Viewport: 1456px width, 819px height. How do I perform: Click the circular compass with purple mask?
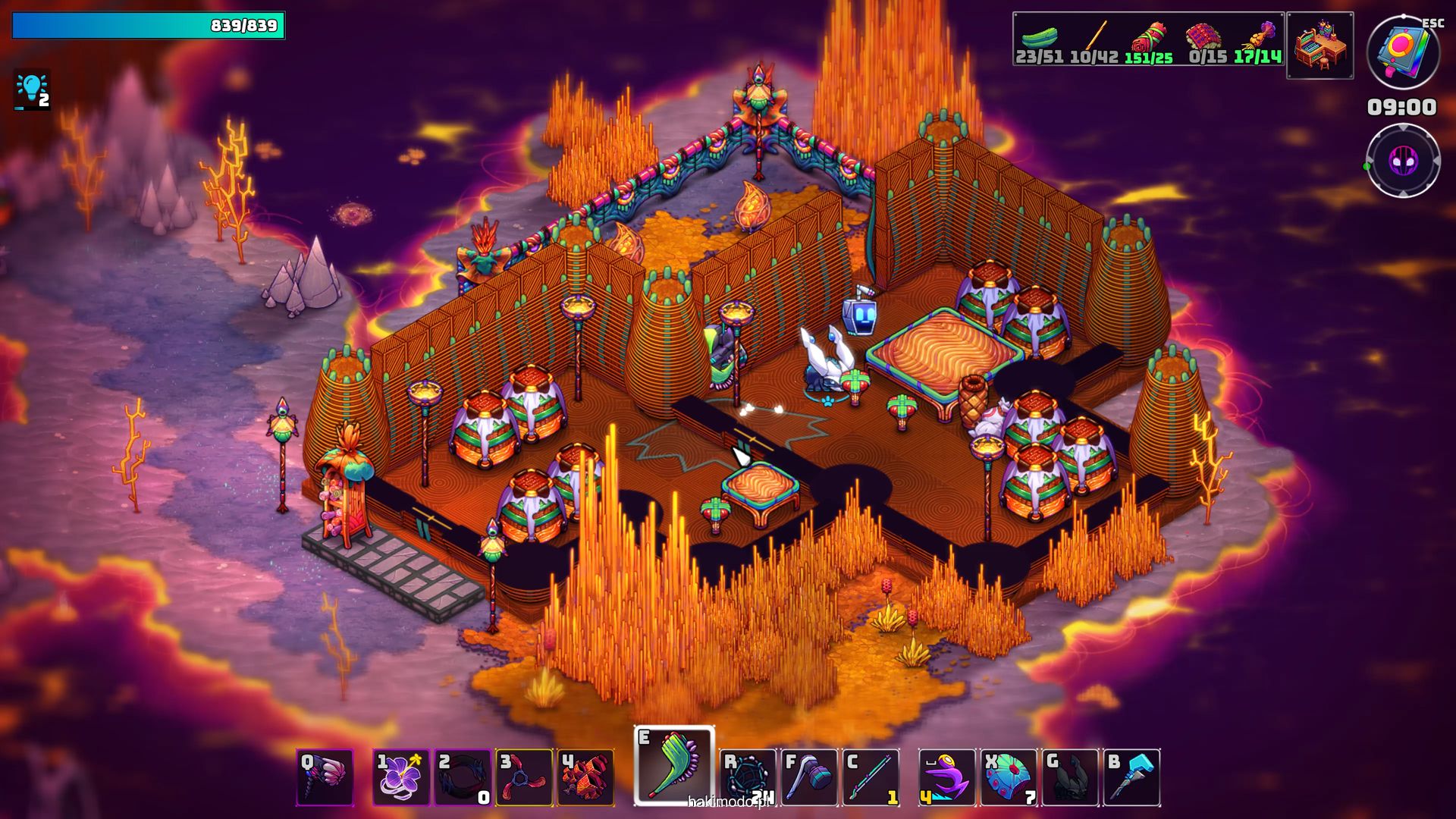1403,161
